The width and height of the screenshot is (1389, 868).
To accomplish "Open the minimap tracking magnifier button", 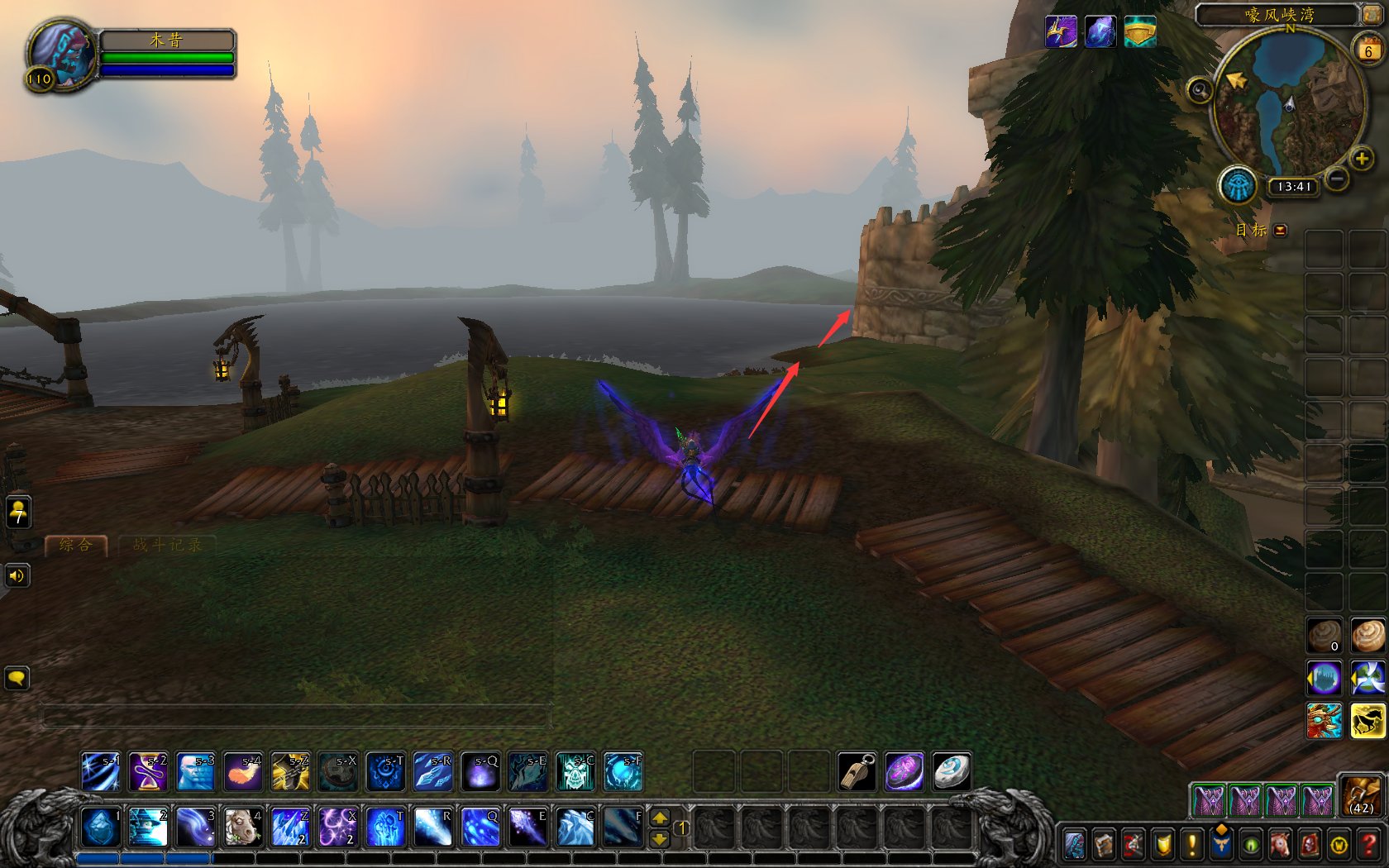I will click(x=1200, y=89).
